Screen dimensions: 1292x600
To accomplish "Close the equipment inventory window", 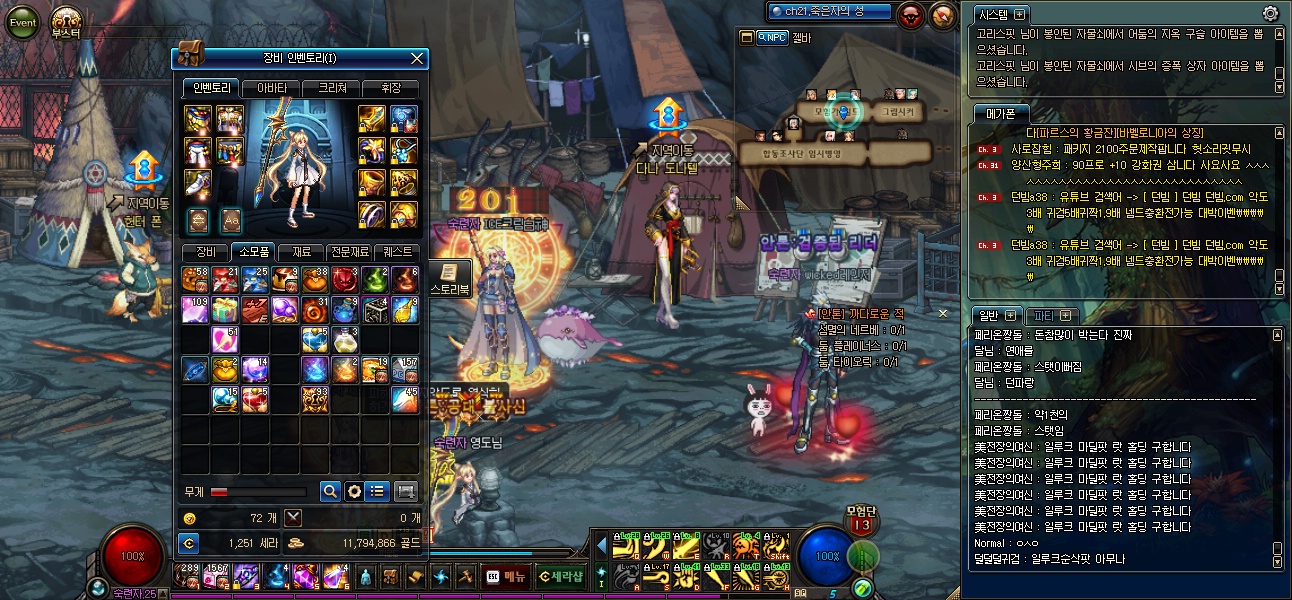I will [418, 59].
